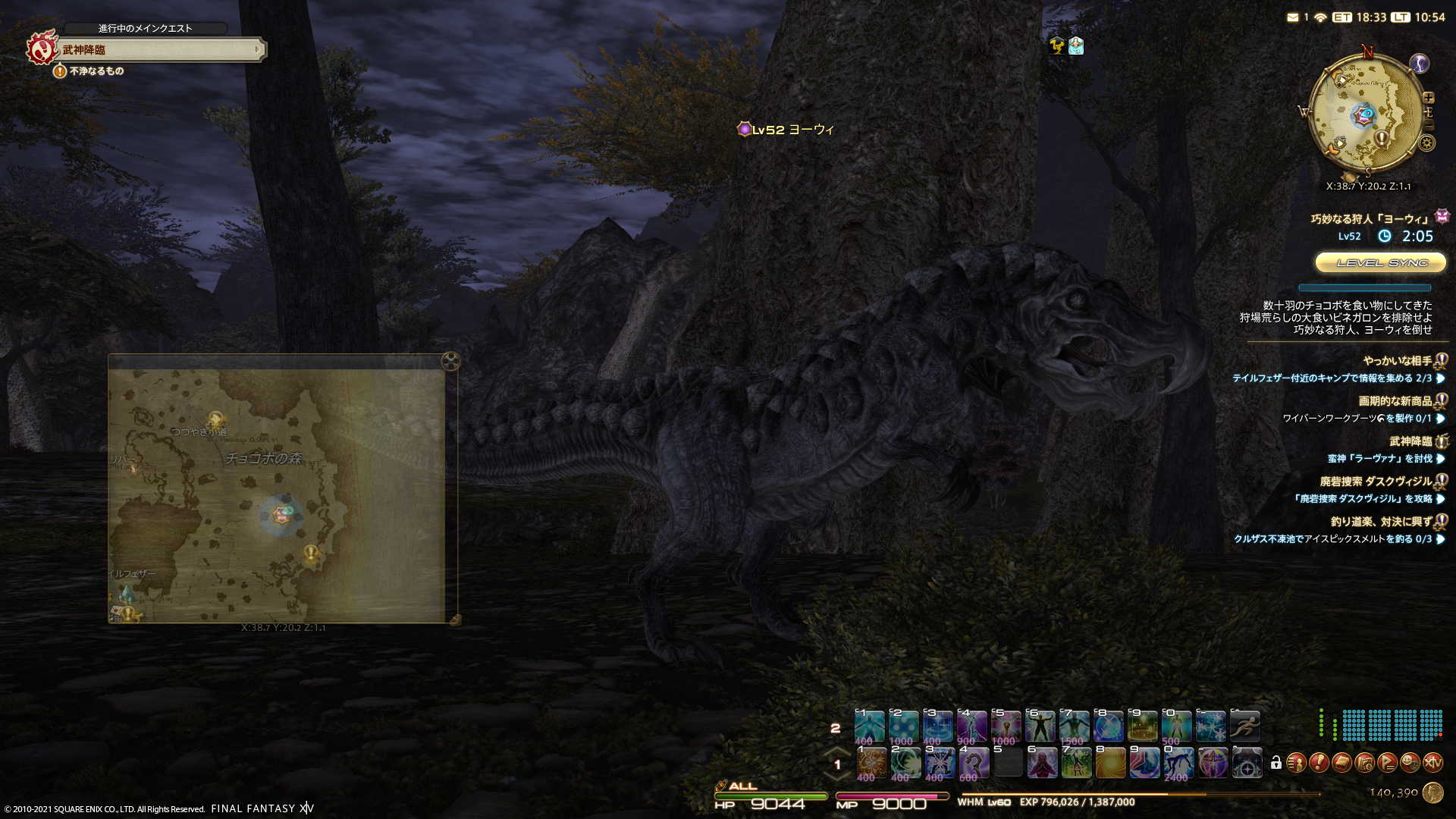
Task: Click the mail envelope notification icon
Action: coord(1293,17)
